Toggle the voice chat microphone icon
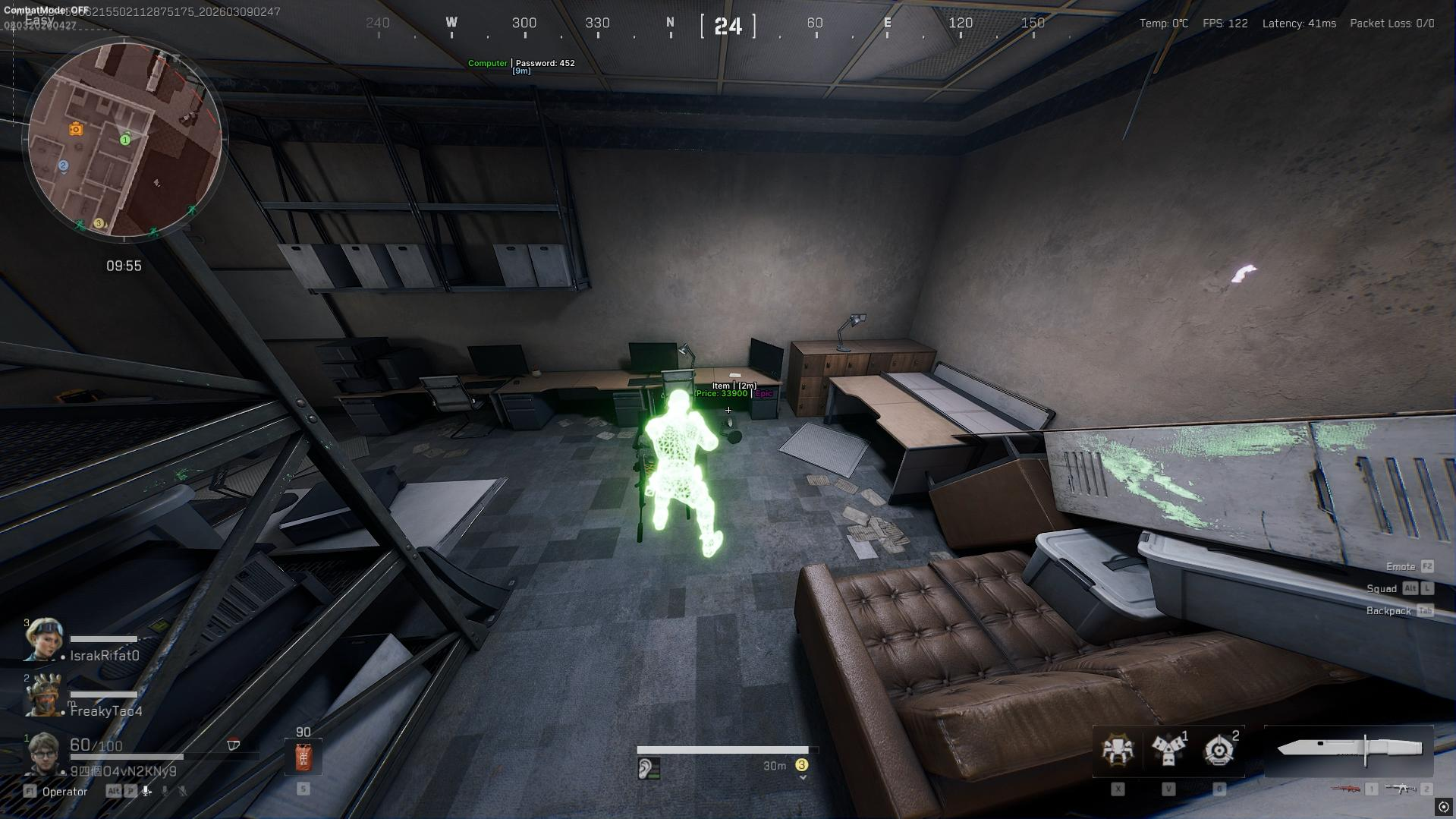Screen dimensions: 1456x819 tap(146, 791)
